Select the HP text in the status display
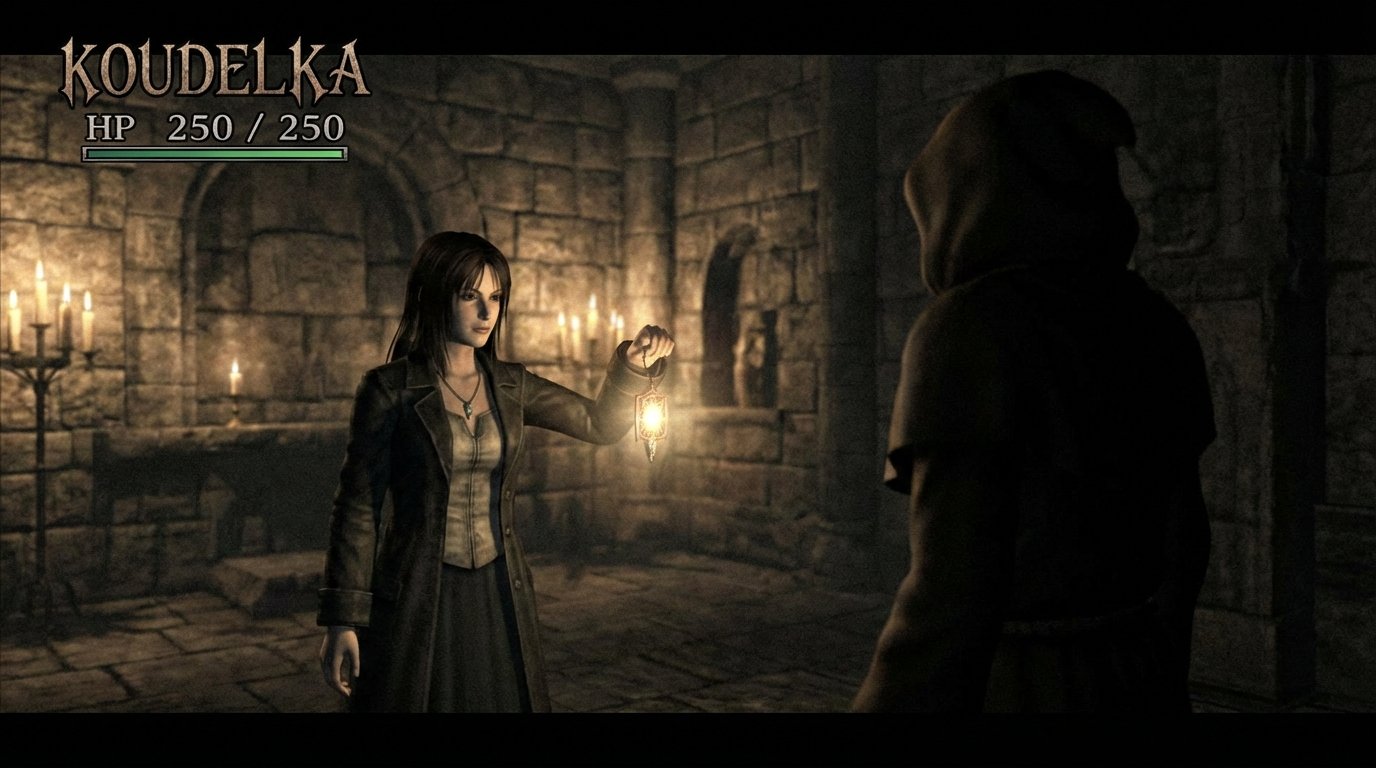 pos(112,128)
